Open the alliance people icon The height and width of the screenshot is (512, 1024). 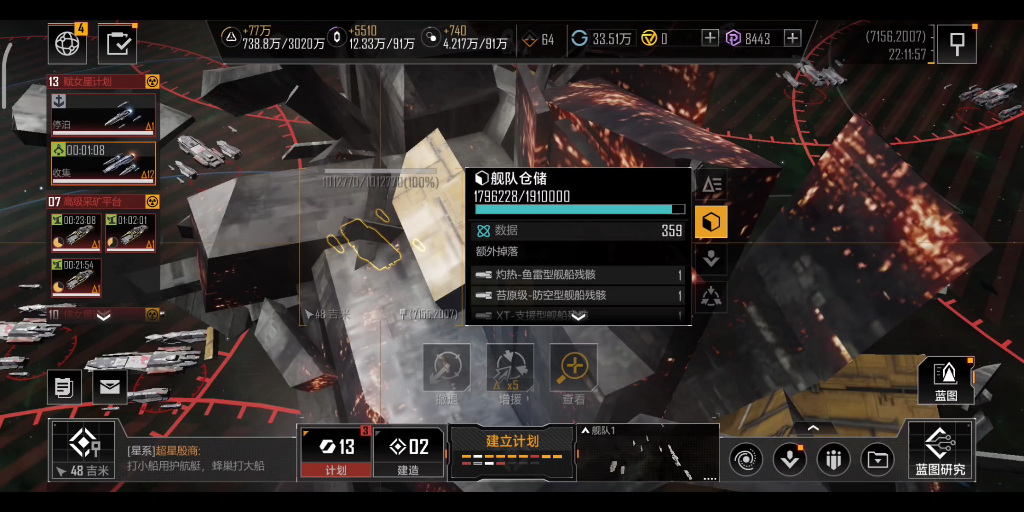[x=833, y=459]
